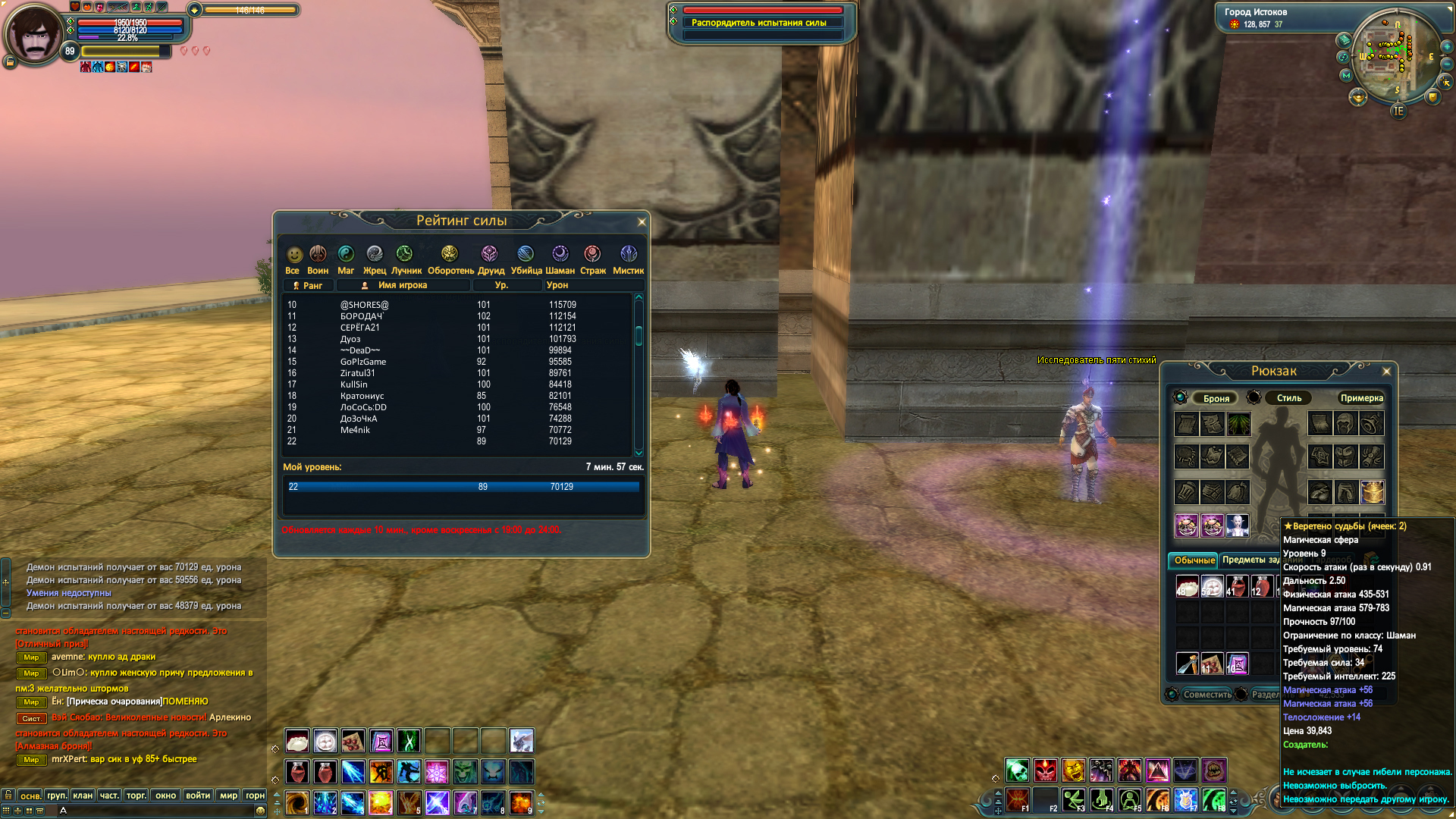Select player БОРОДАЧ in ranking list
The image size is (1456, 819).
(x=362, y=316)
